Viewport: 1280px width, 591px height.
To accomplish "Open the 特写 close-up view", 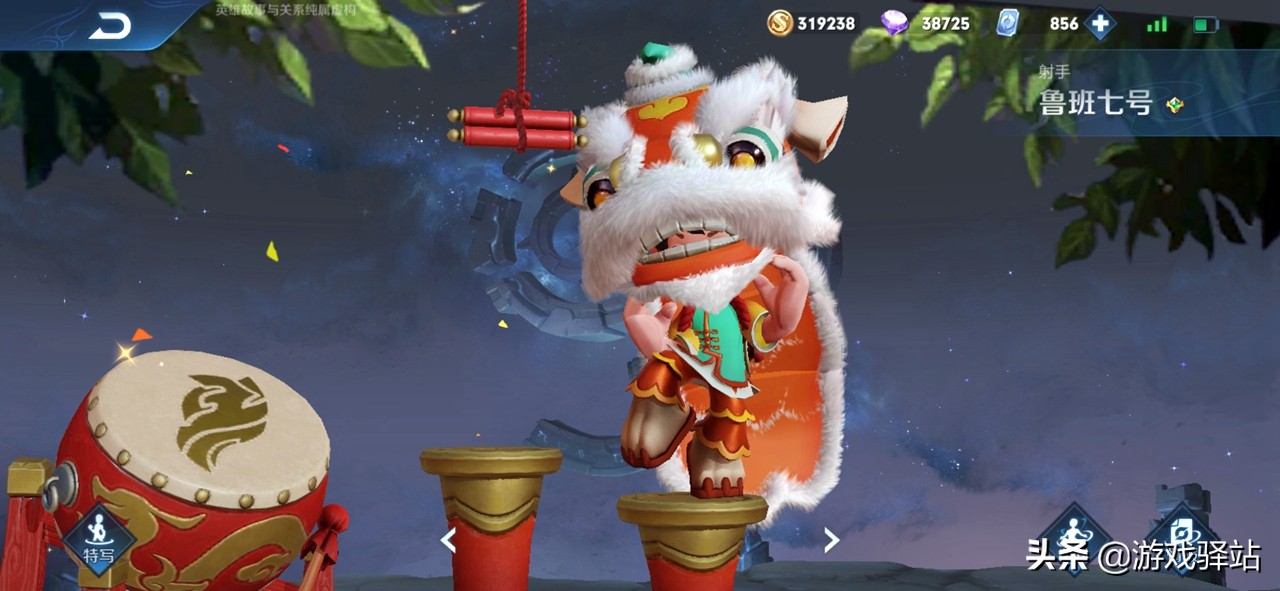I will [x=98, y=538].
